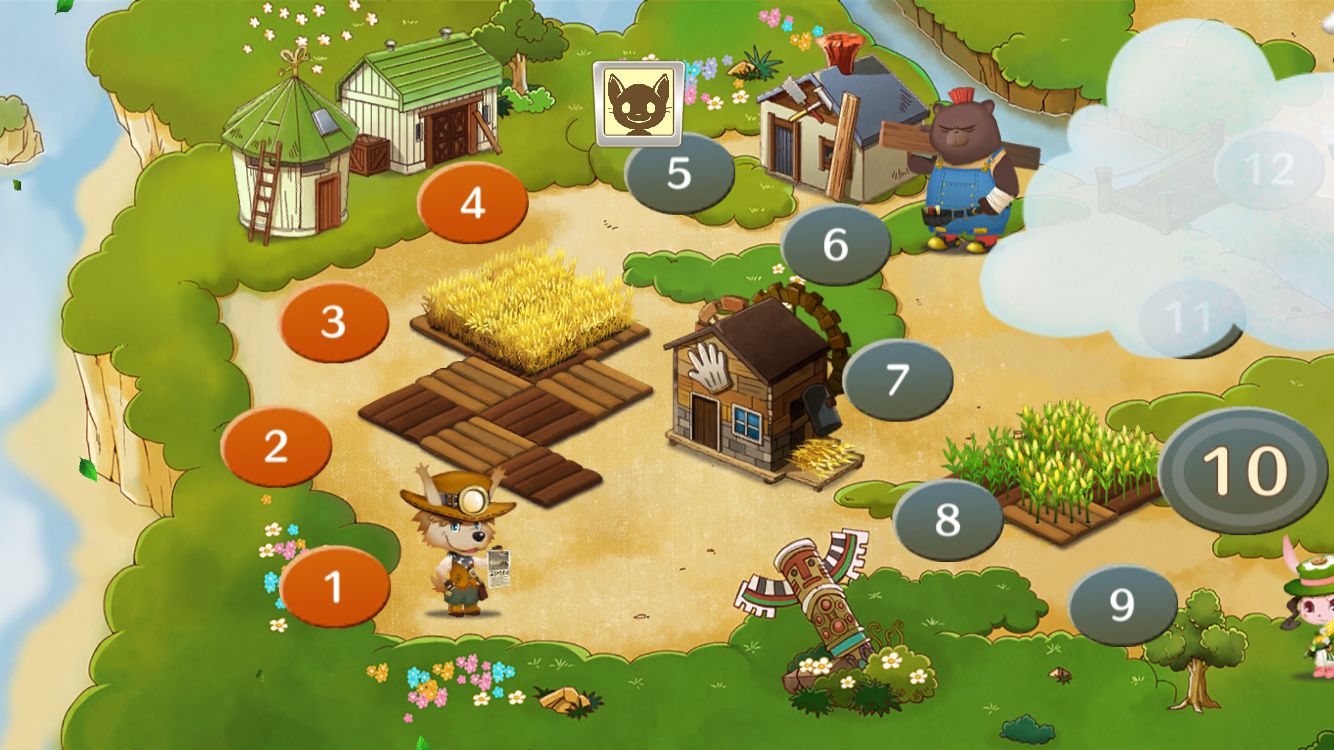The width and height of the screenshot is (1334, 750).
Task: Choose level 7 beside the mill
Action: tap(897, 380)
